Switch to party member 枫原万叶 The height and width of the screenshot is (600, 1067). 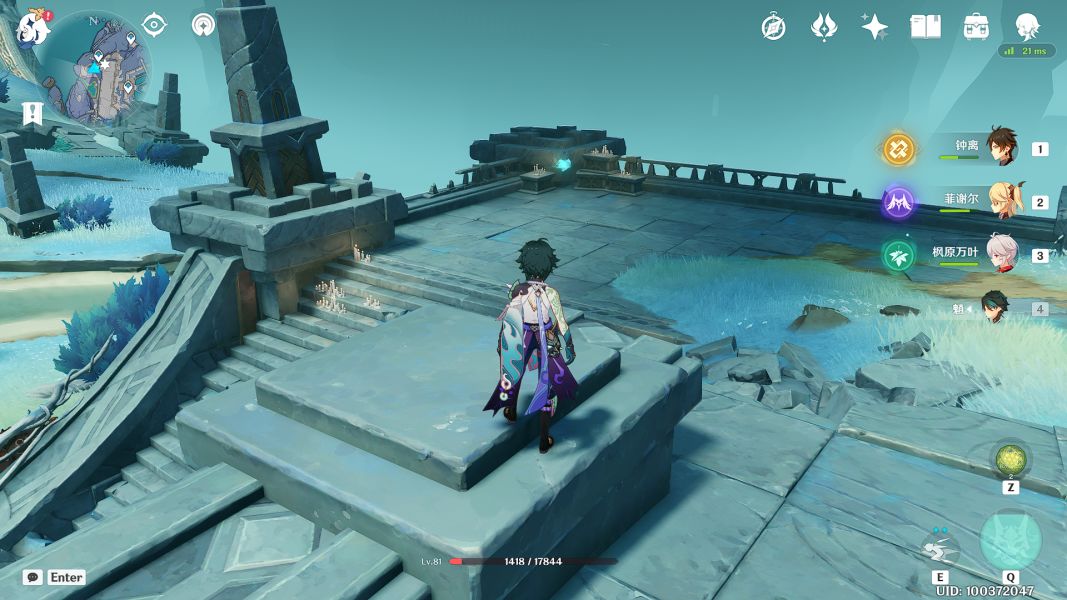[x=1001, y=253]
